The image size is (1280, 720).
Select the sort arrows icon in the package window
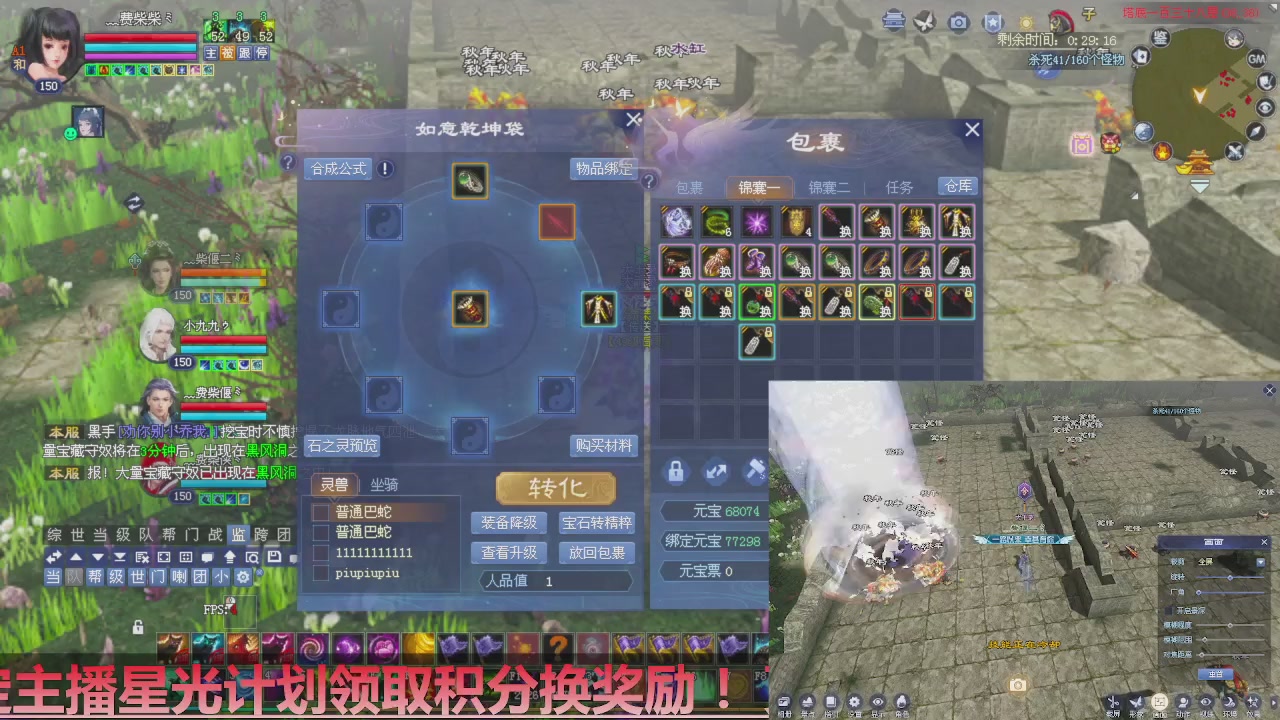pos(716,471)
